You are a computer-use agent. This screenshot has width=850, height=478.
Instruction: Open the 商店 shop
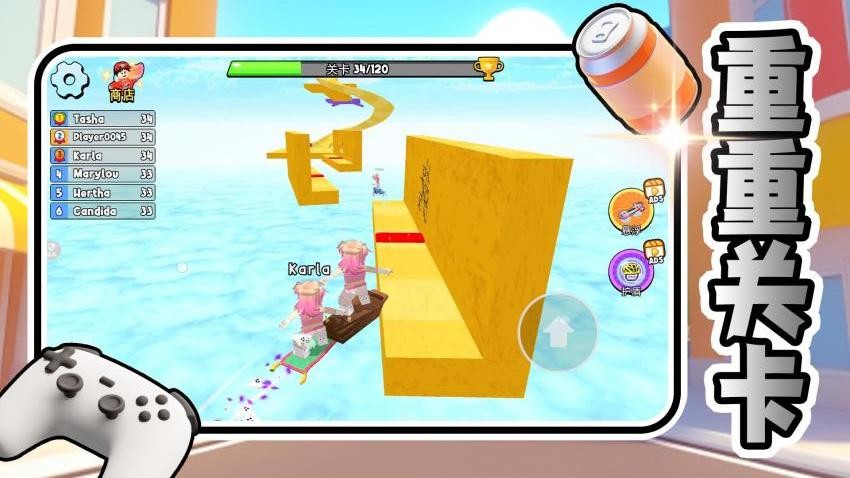[123, 79]
